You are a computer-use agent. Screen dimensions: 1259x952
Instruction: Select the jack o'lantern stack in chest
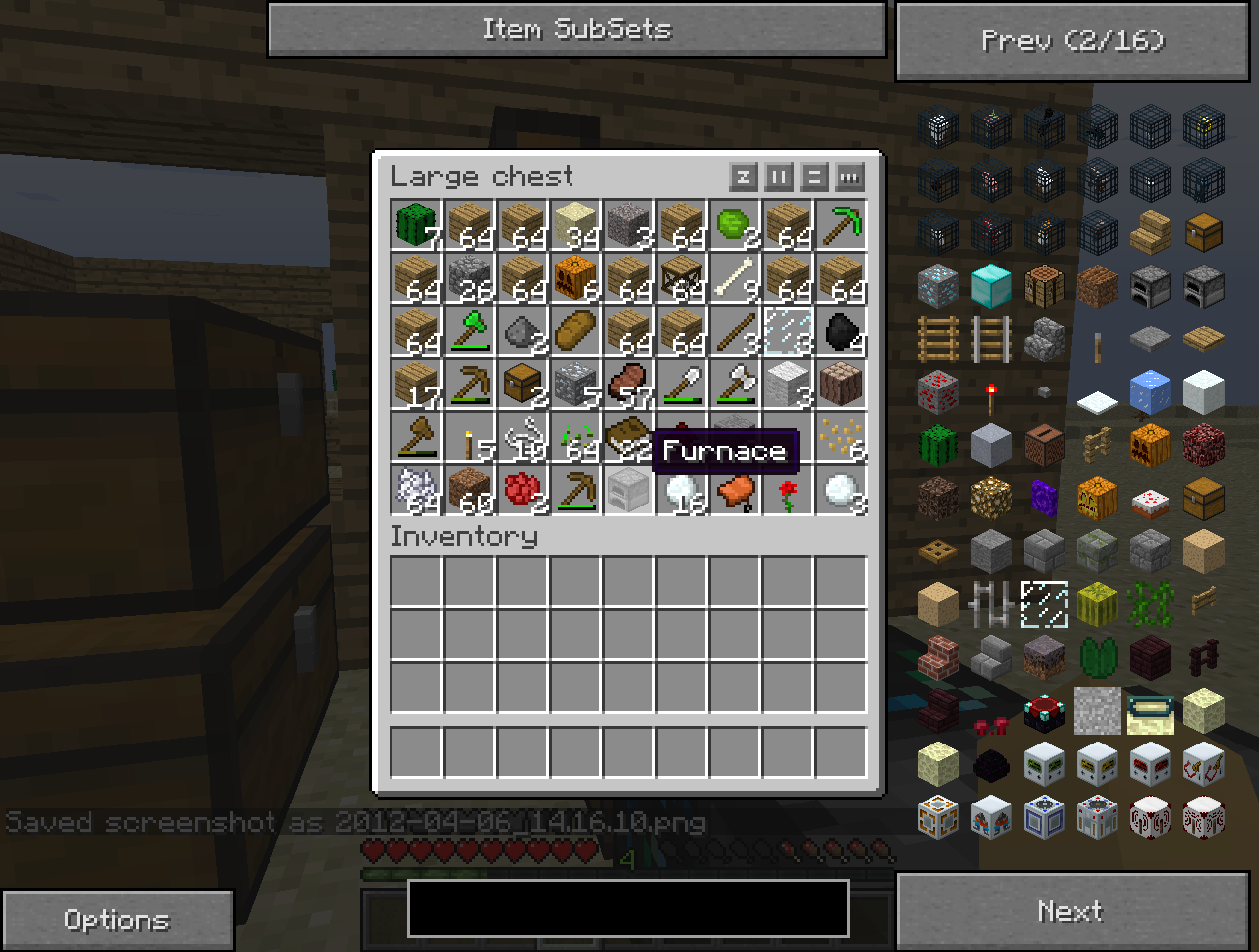click(574, 277)
